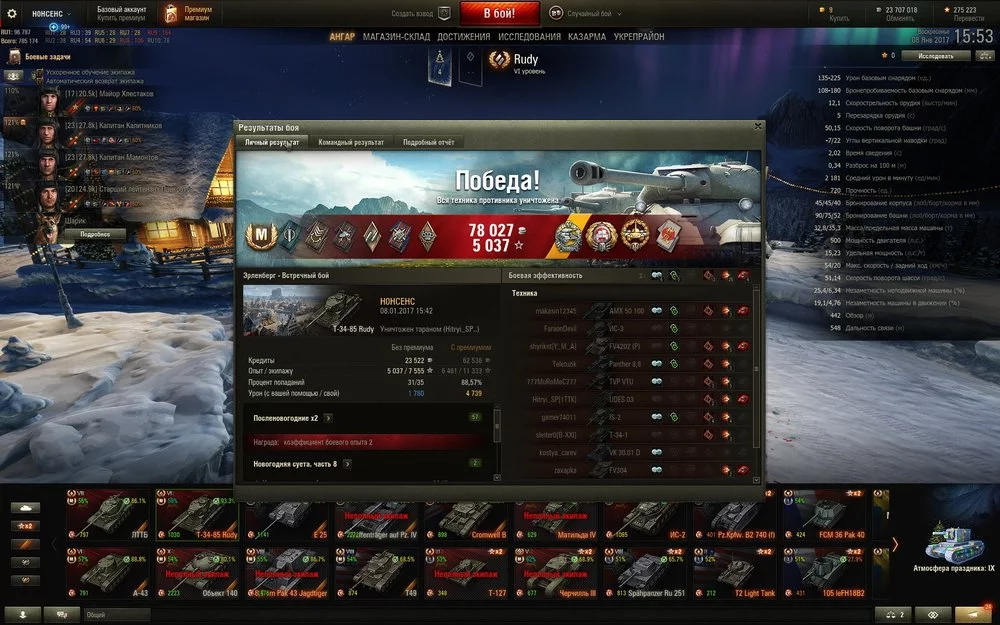This screenshot has width=1000, height=625.
Task: Select the Личный результат tab
Action: pyautogui.click(x=272, y=143)
